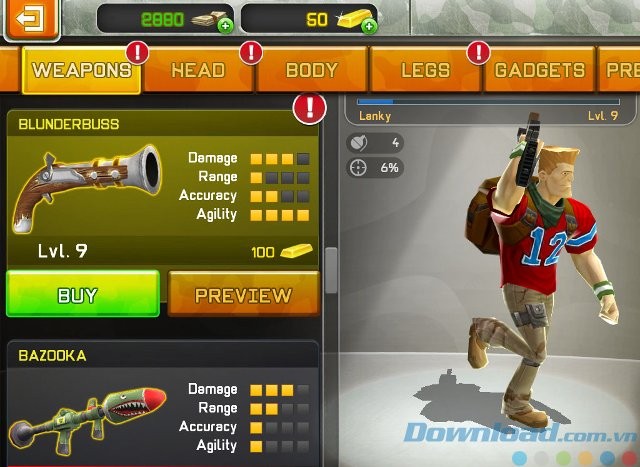Open the Head tab
Image resolution: width=640 pixels, height=467 pixels.
(198, 70)
